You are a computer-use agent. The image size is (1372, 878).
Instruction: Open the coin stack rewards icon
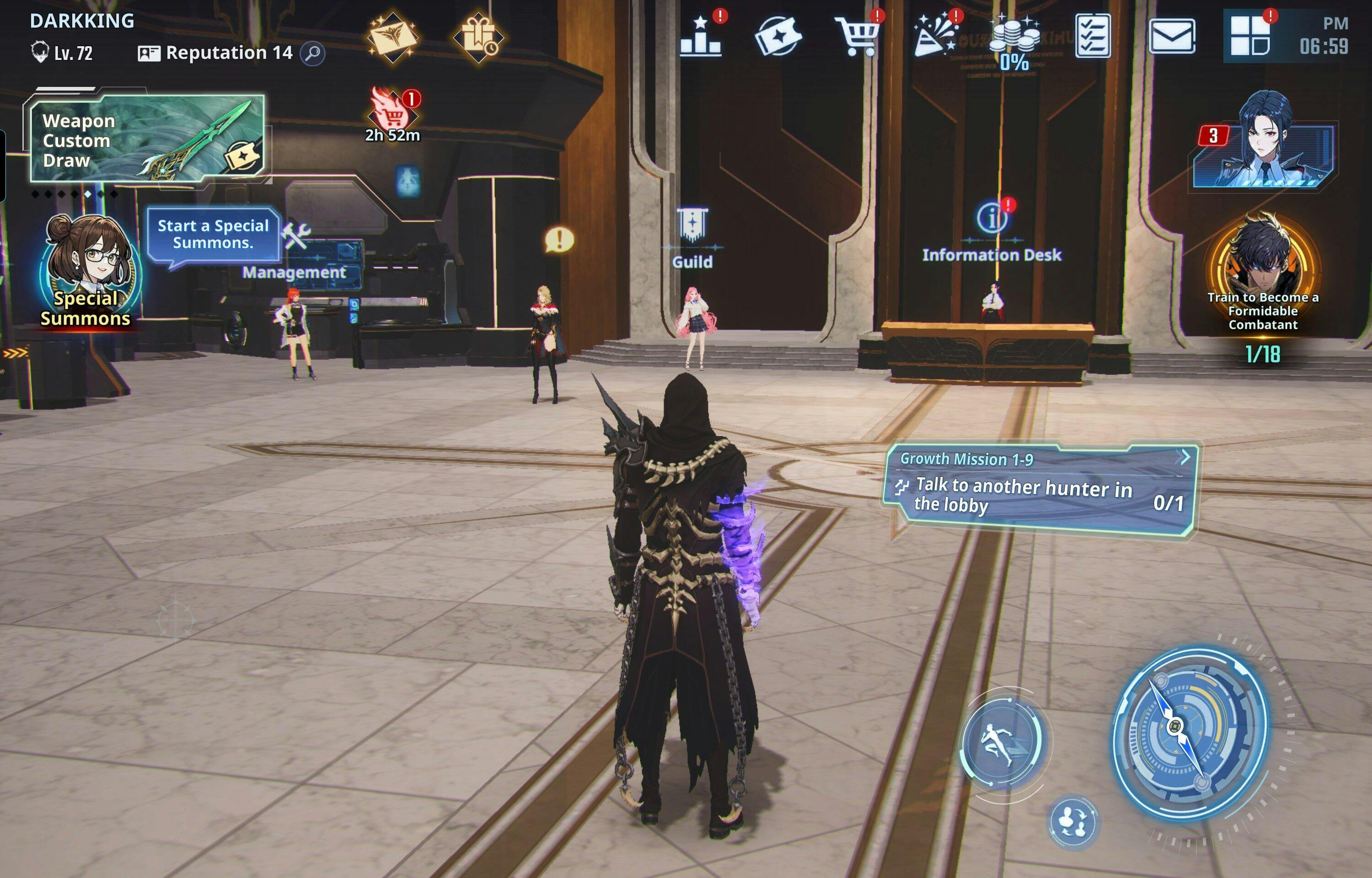coord(1014,40)
